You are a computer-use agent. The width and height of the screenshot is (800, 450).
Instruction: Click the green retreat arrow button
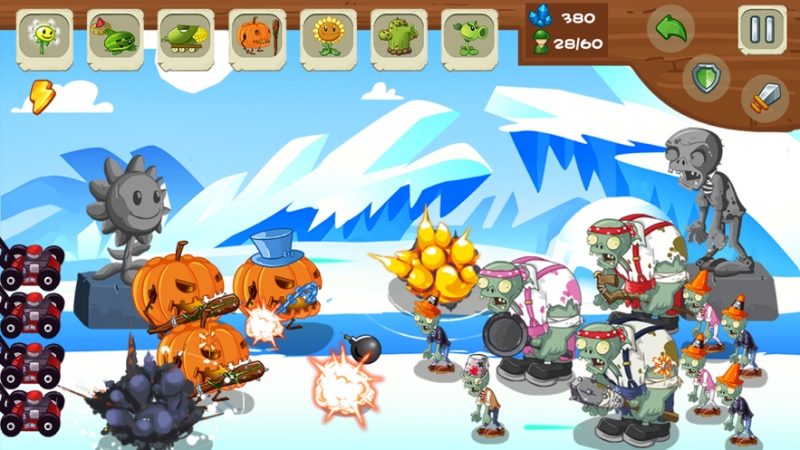pos(670,29)
